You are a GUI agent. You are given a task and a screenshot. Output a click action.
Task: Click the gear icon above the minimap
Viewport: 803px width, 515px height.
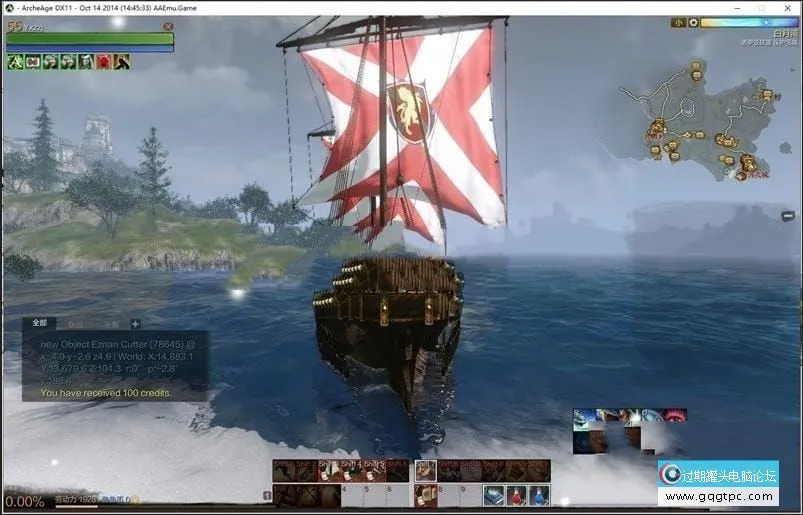pyautogui.click(x=692, y=22)
